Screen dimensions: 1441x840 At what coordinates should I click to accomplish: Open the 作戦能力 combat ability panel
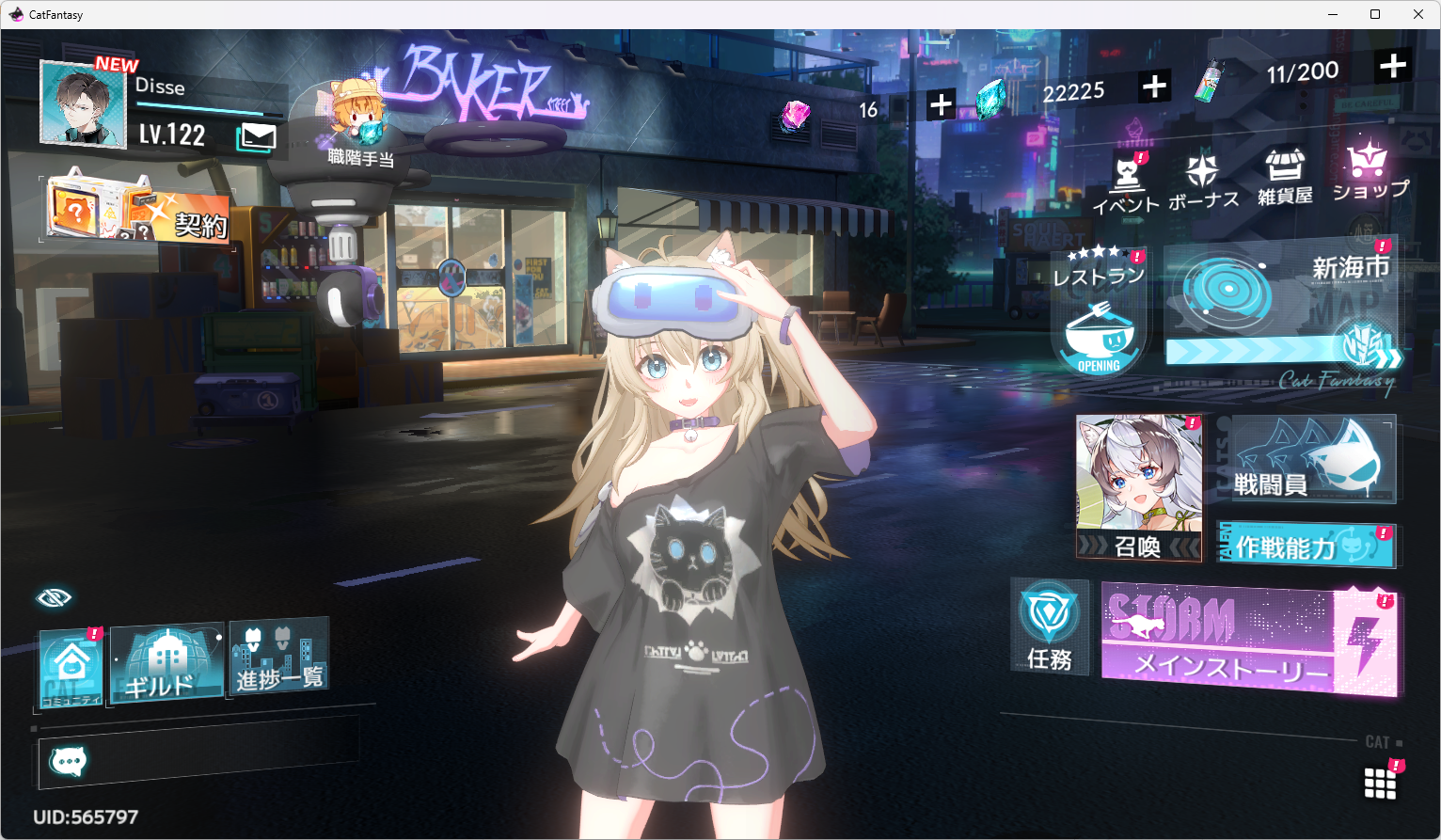coord(1306,545)
